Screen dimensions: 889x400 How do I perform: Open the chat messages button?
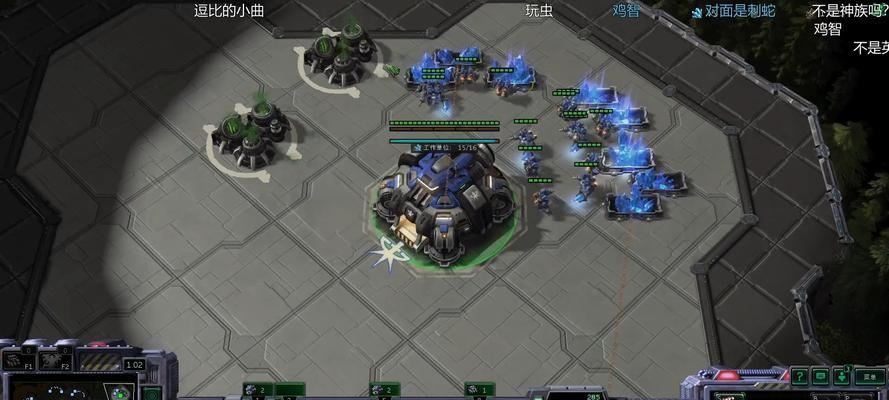[820, 376]
